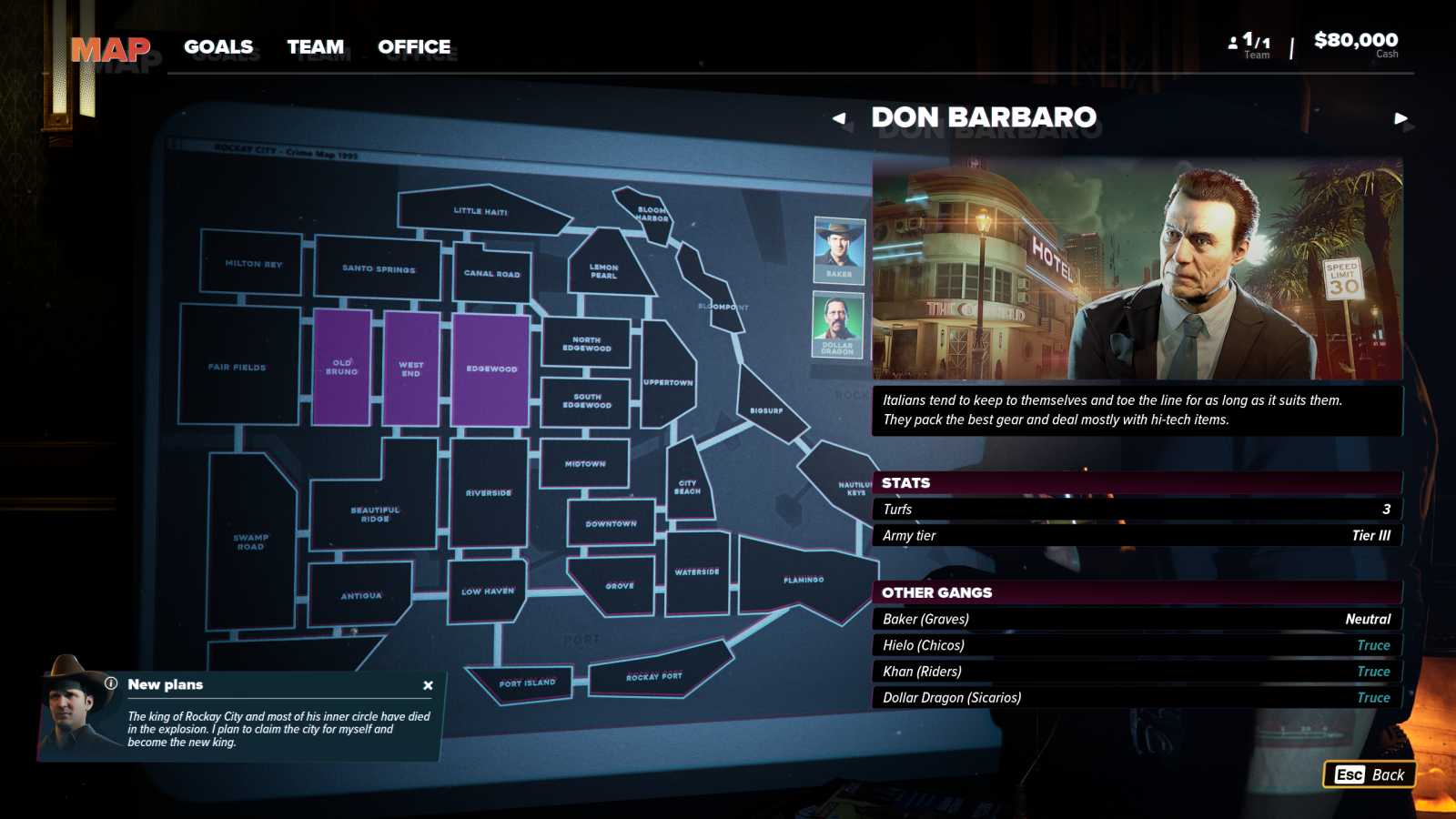The height and width of the screenshot is (819, 1456).
Task: Open the info icon on New plans
Action: [111, 683]
